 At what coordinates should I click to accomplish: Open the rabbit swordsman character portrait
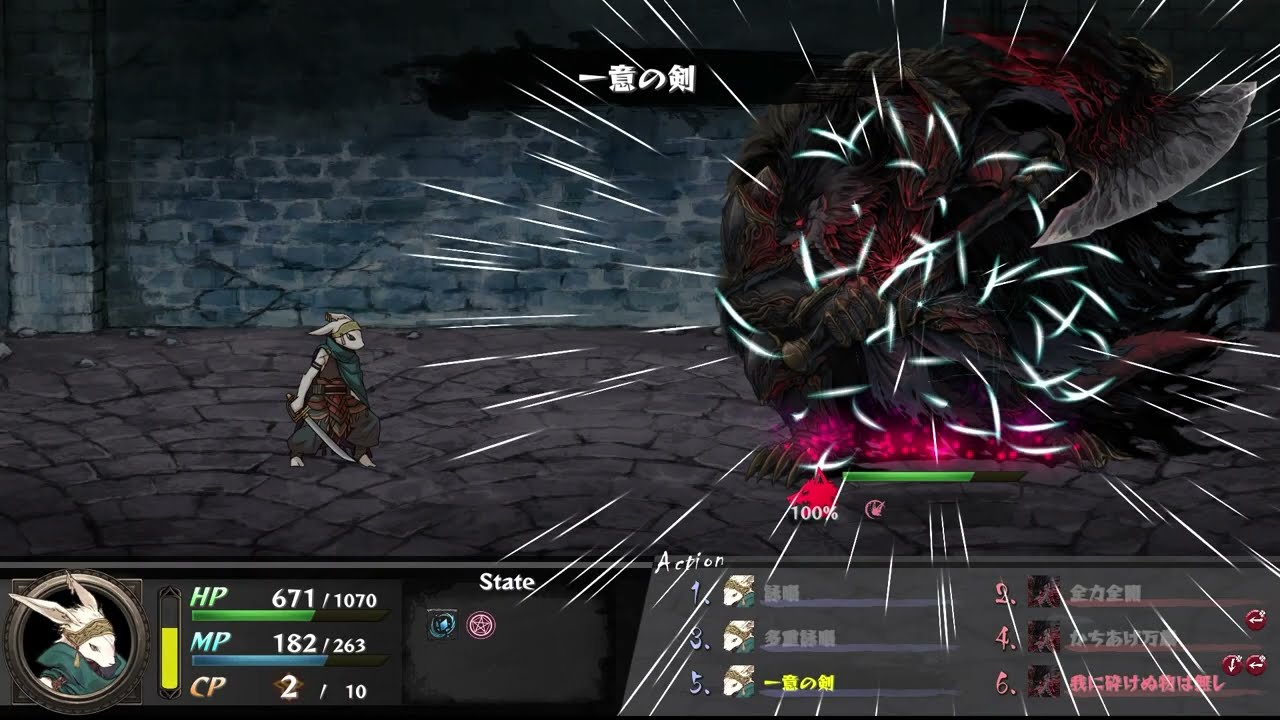point(76,640)
